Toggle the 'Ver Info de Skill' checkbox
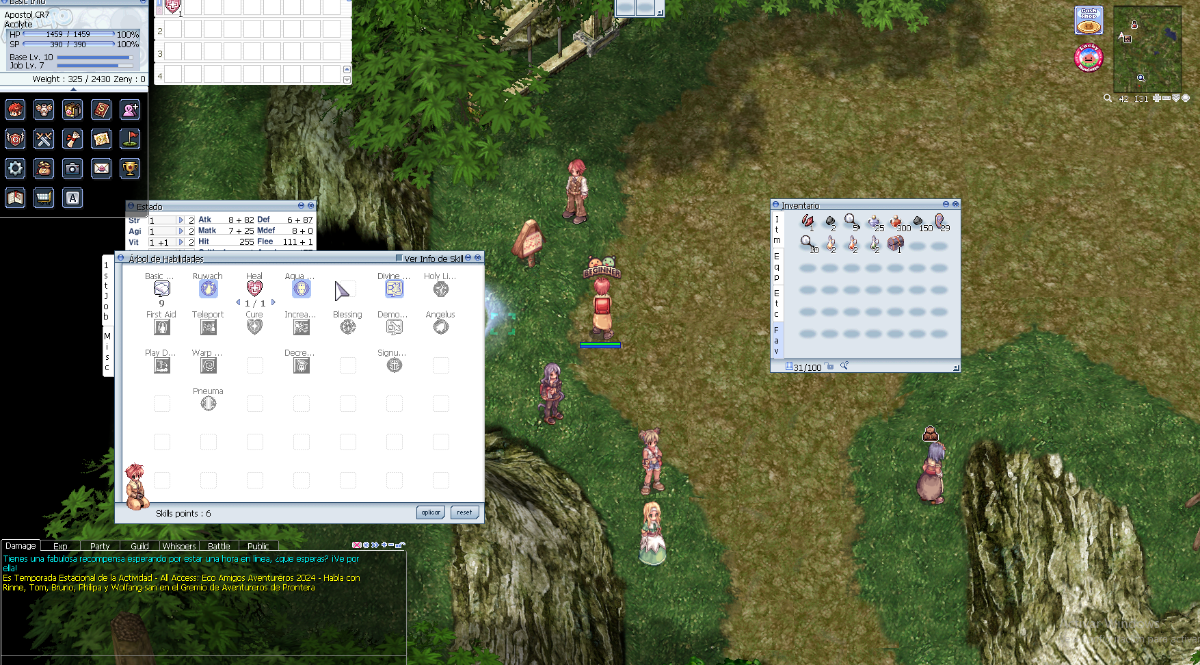The height and width of the screenshot is (665, 1200). tap(398, 259)
